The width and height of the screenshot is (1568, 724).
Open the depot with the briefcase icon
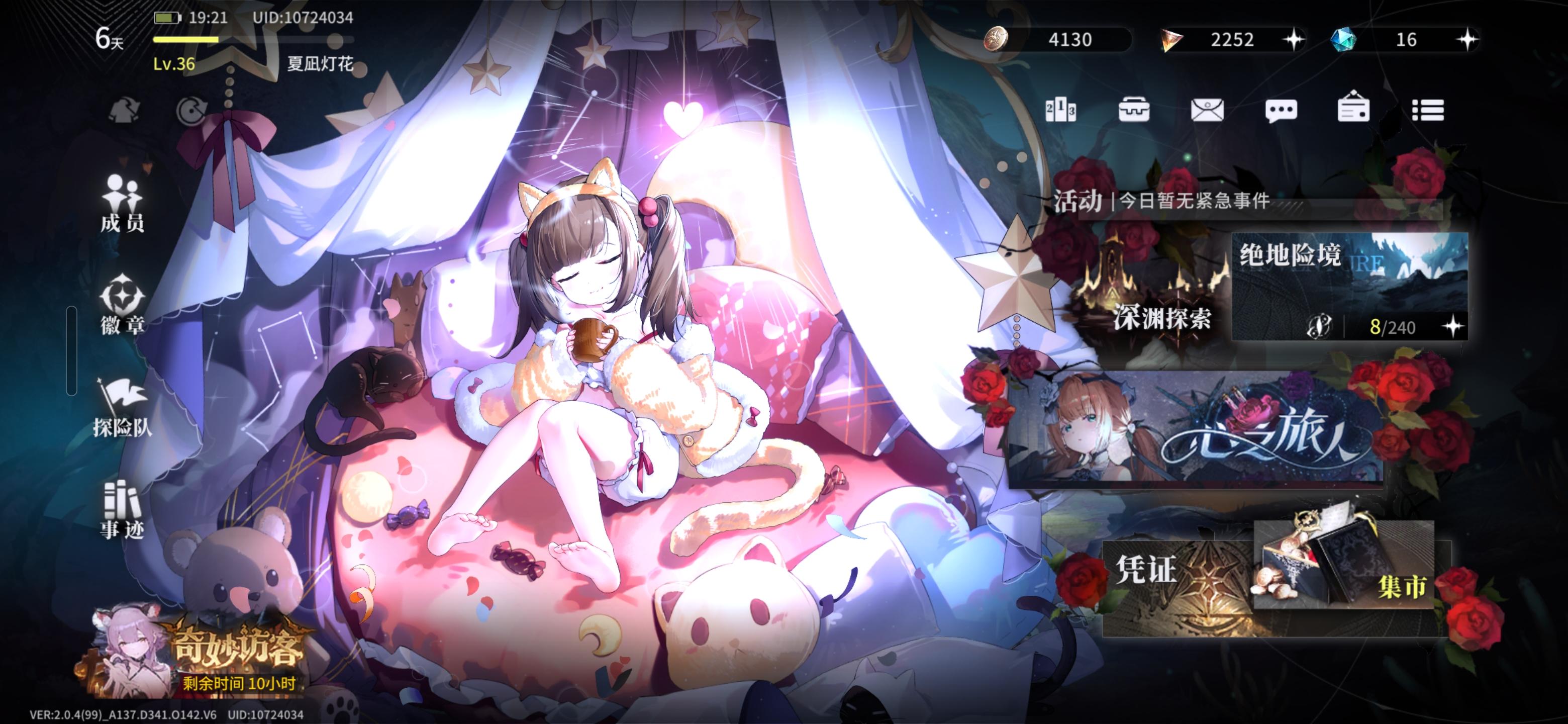coord(1136,110)
